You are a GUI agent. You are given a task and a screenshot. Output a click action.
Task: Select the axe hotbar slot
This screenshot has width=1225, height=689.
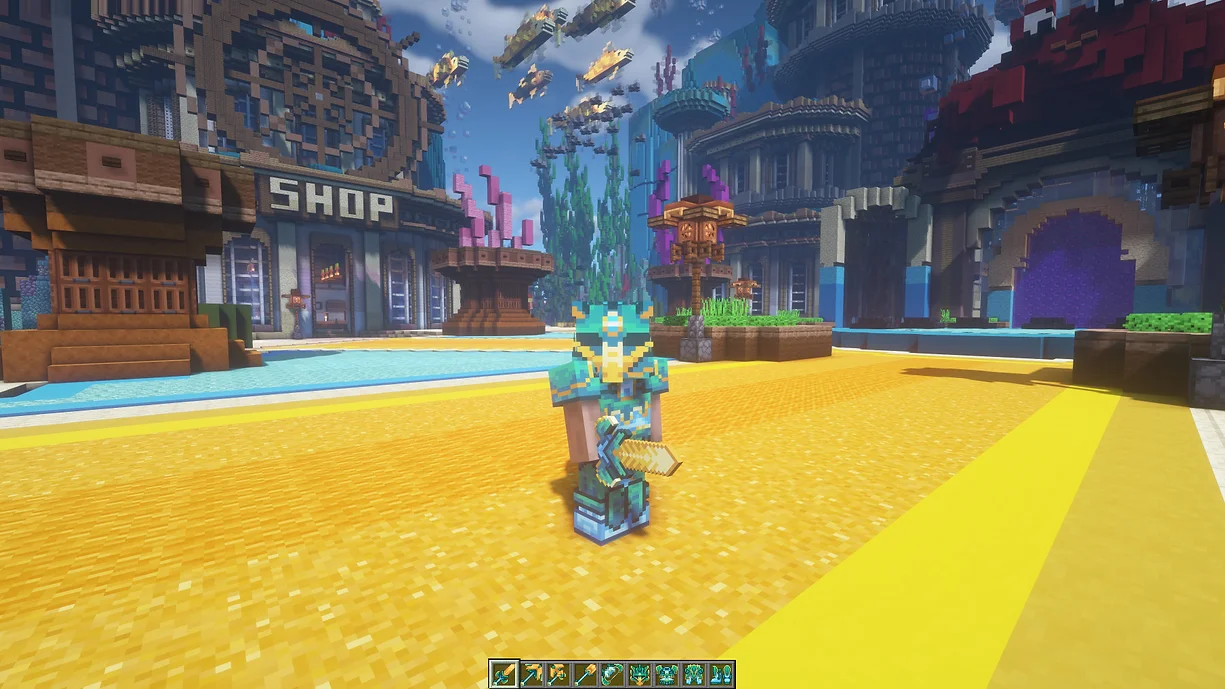point(557,674)
